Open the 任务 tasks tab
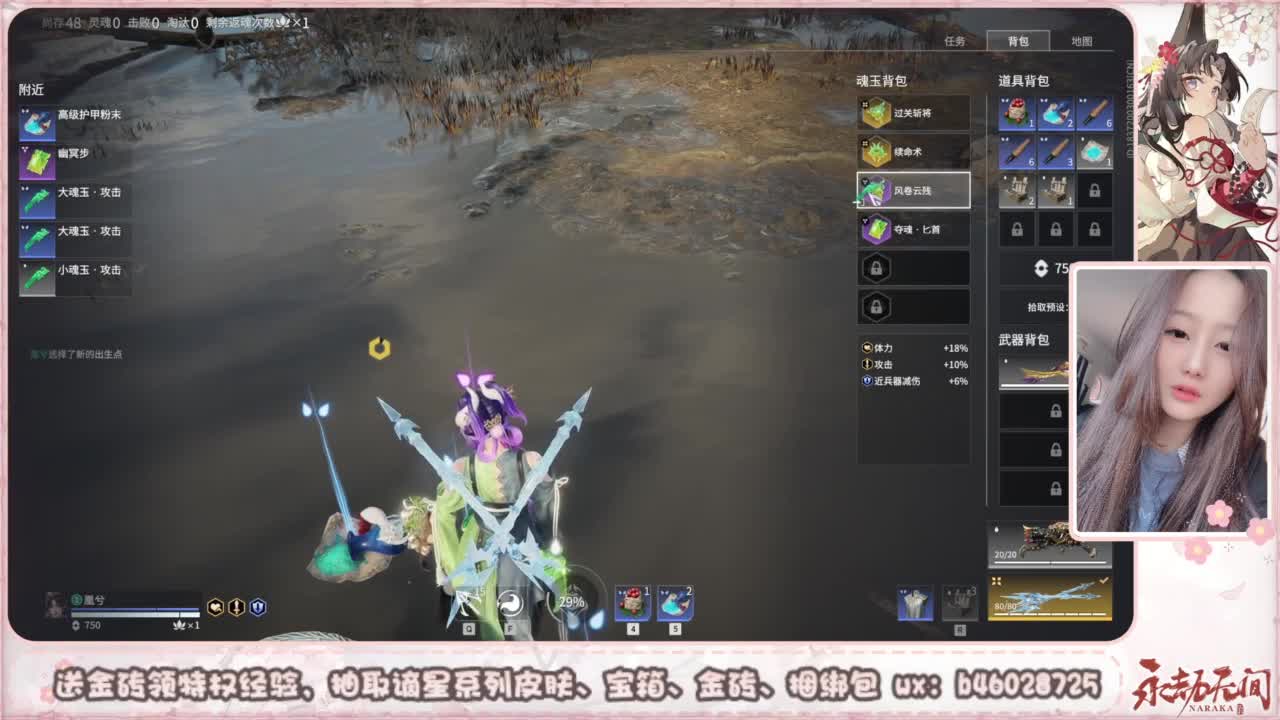This screenshot has height=720, width=1280. [955, 42]
